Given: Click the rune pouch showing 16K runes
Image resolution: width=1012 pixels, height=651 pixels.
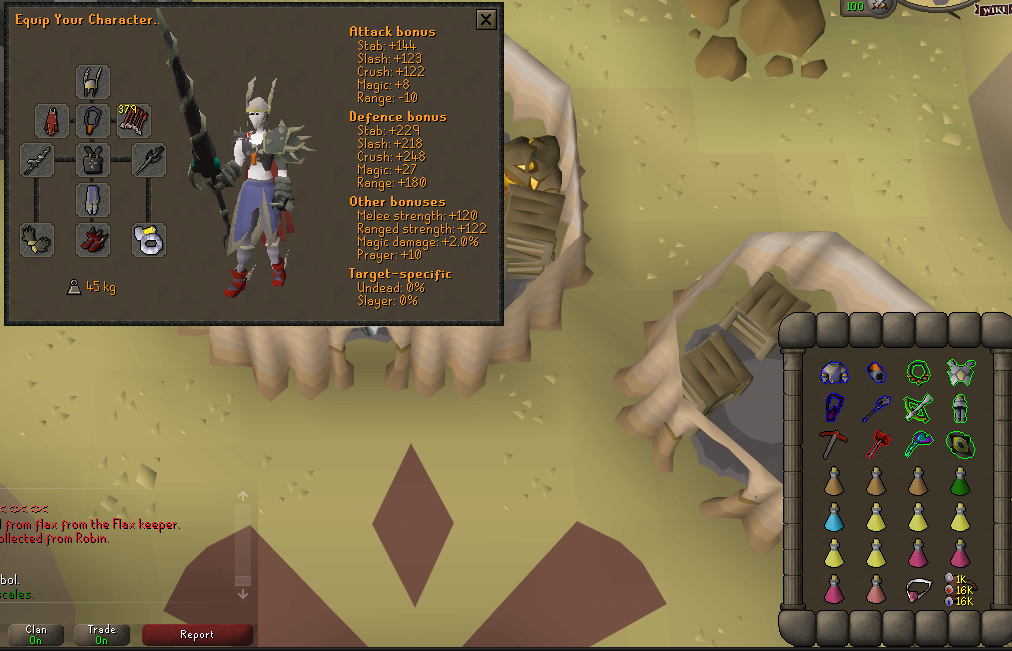Looking at the screenshot, I should pyautogui.click(x=960, y=590).
